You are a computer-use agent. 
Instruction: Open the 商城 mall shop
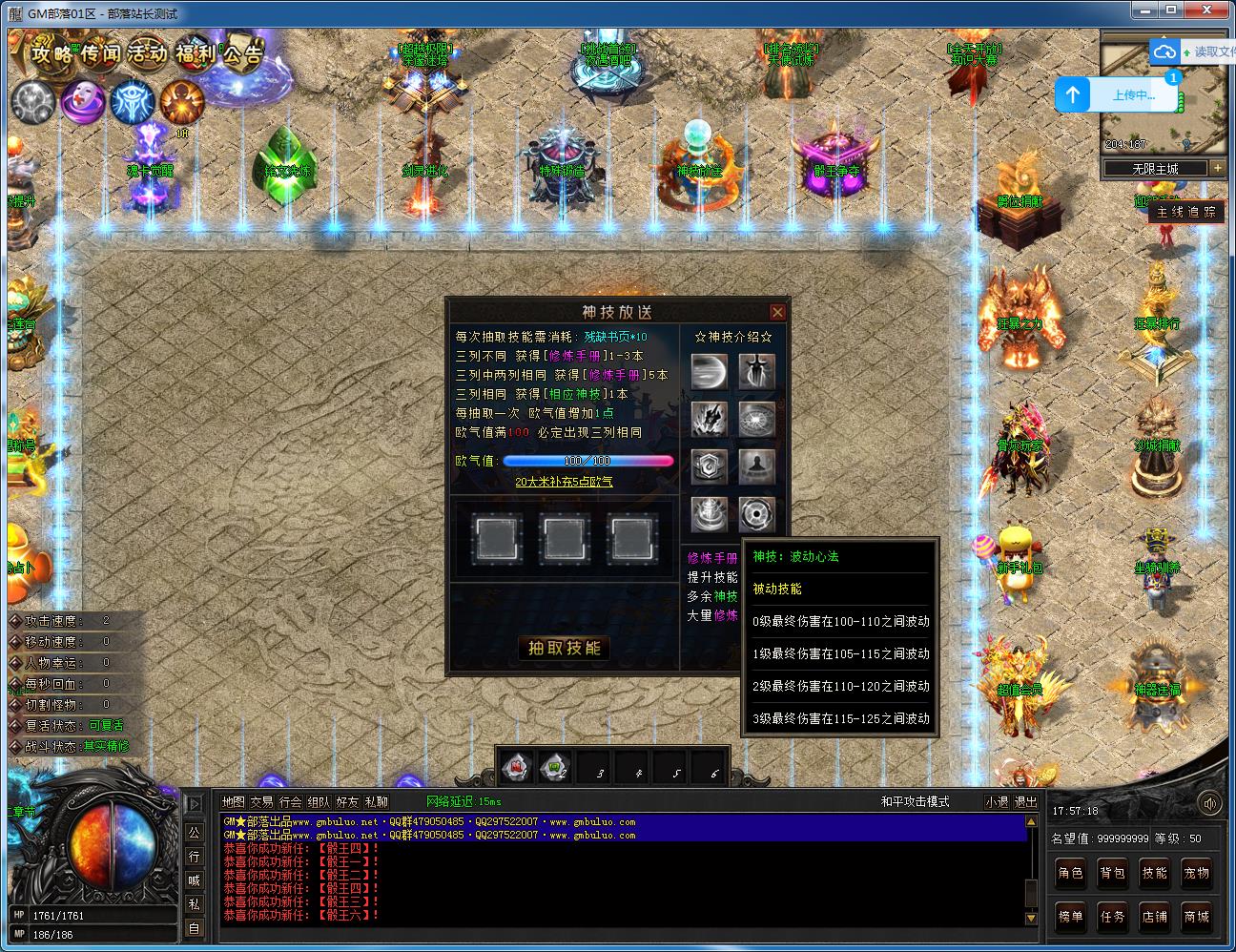1197,917
